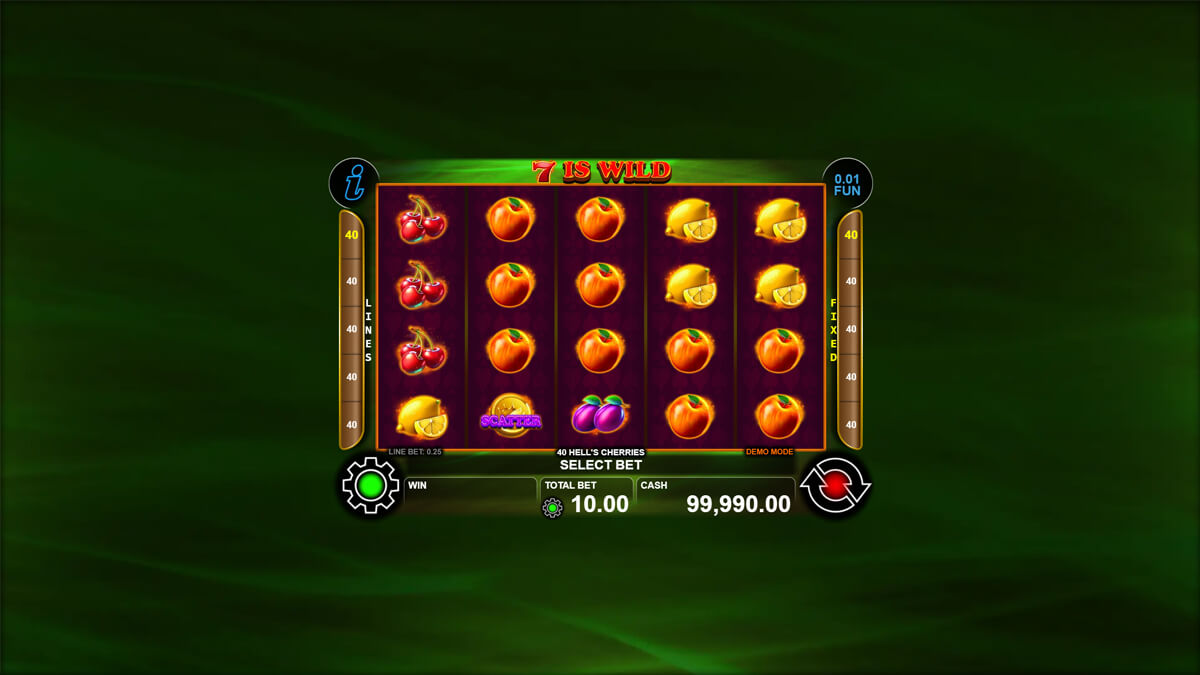The height and width of the screenshot is (675, 1200).
Task: Open the blue info paytable button
Action: coord(353,183)
